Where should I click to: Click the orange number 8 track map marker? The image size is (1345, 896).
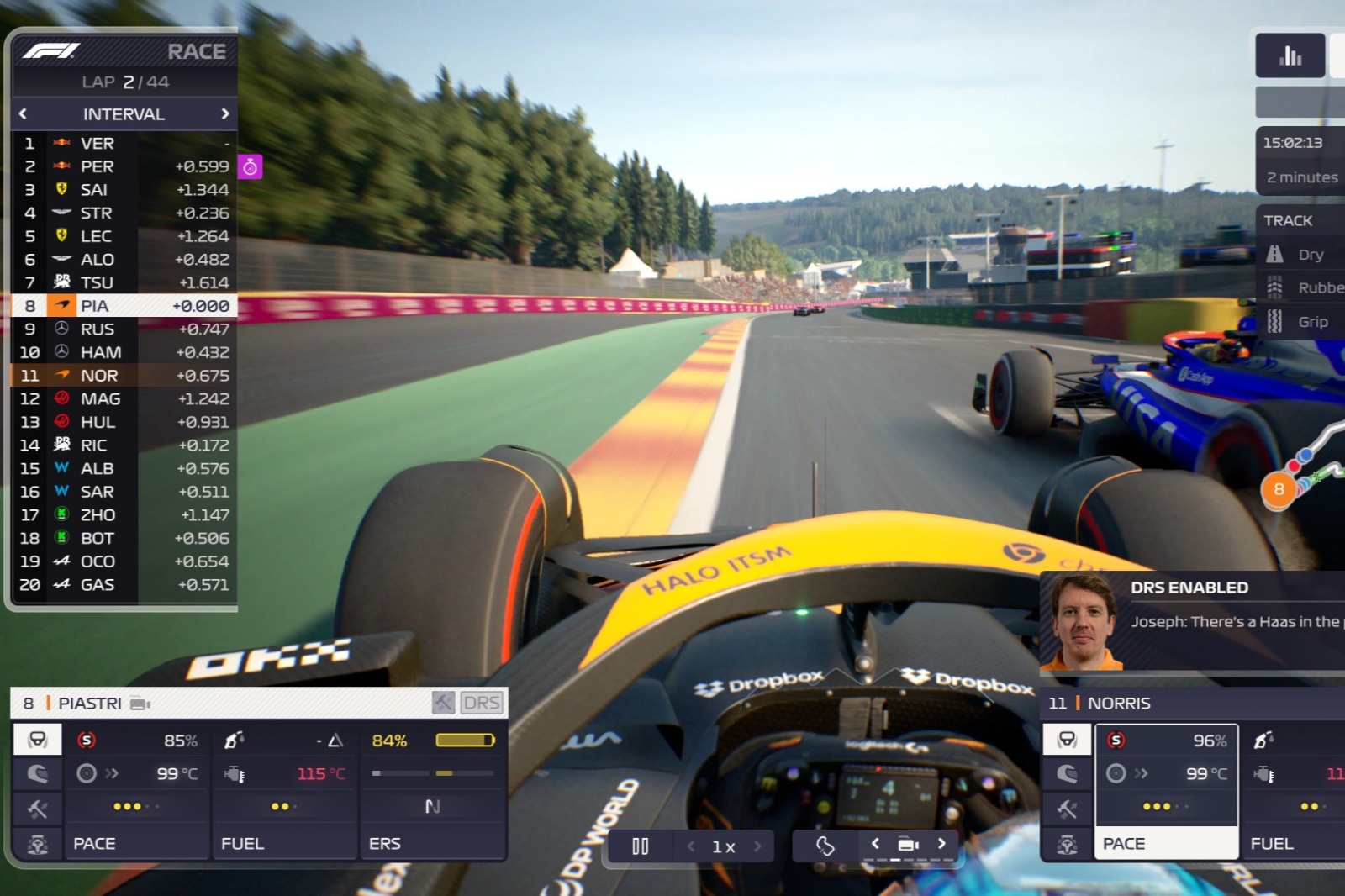pos(1279,489)
